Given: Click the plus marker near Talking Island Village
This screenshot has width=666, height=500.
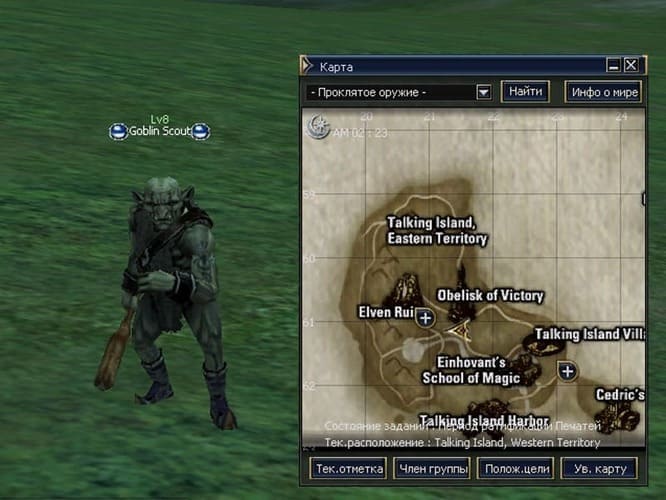Looking at the screenshot, I should coord(568,371).
